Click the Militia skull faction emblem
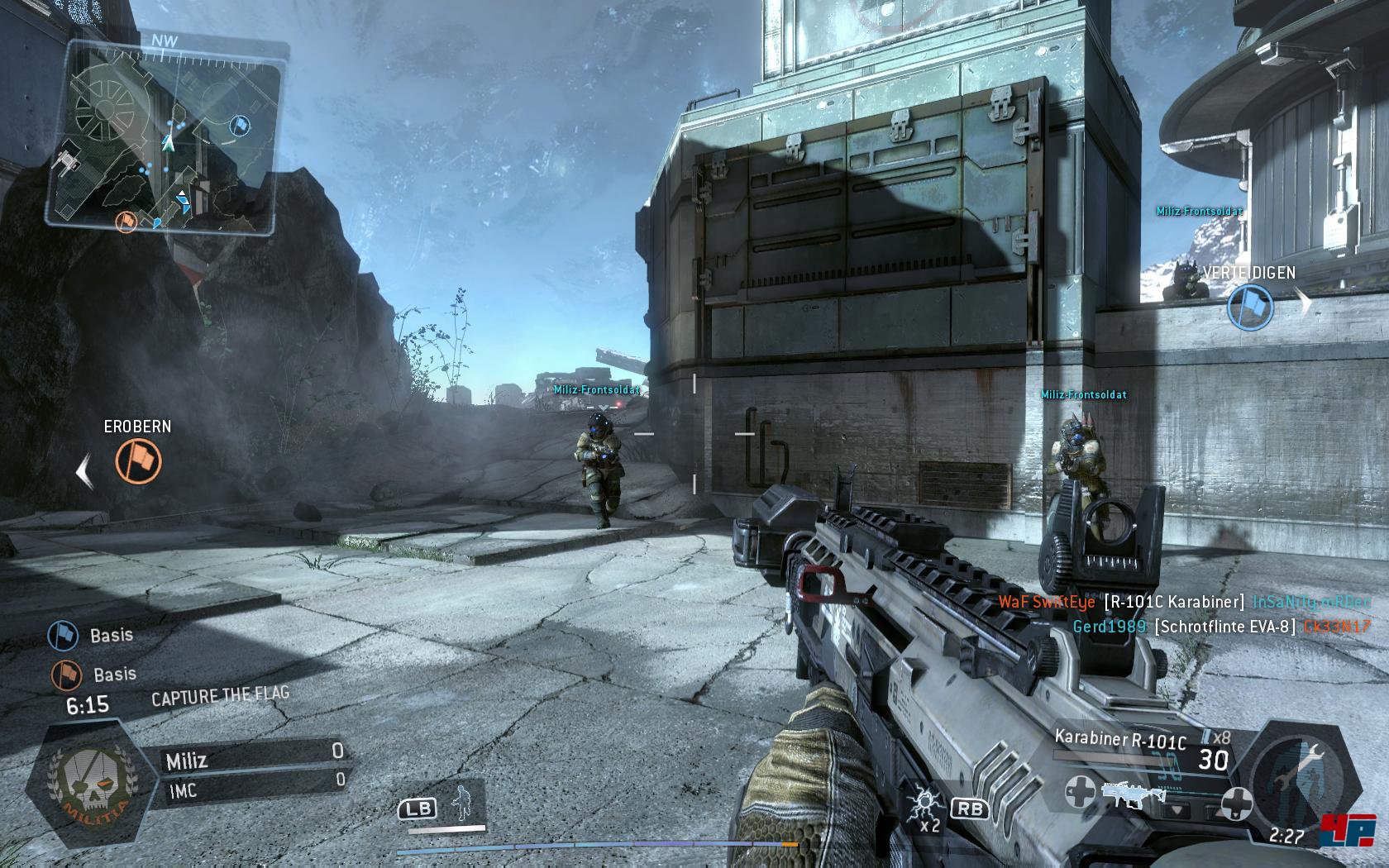Viewport: 1389px width, 868px height. coord(91,784)
